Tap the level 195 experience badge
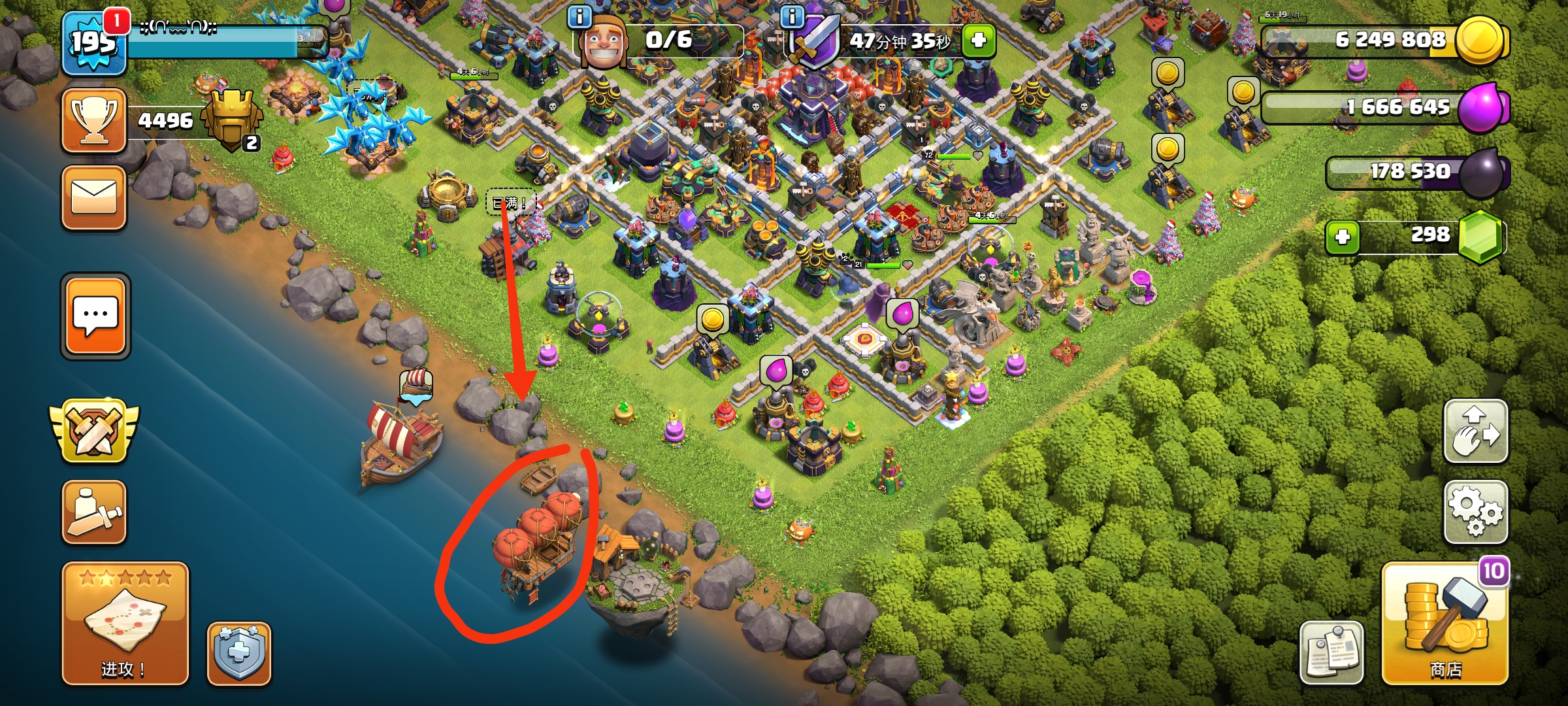This screenshot has height=706, width=1568. point(93,44)
